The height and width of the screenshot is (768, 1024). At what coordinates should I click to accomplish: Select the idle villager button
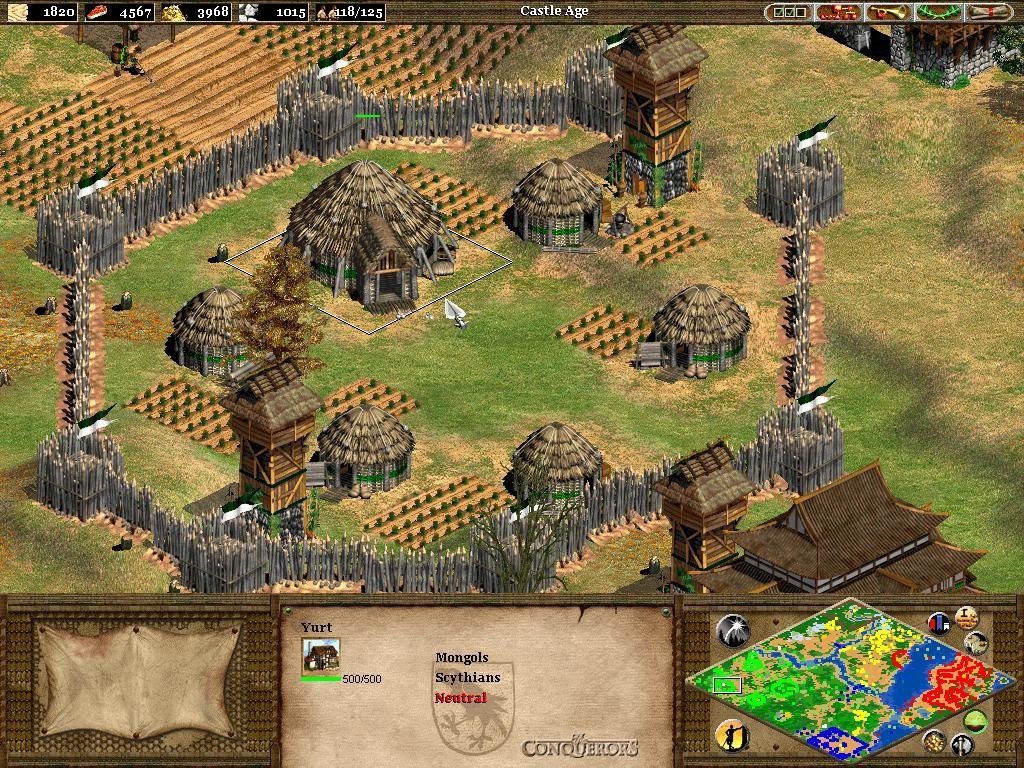point(733,735)
